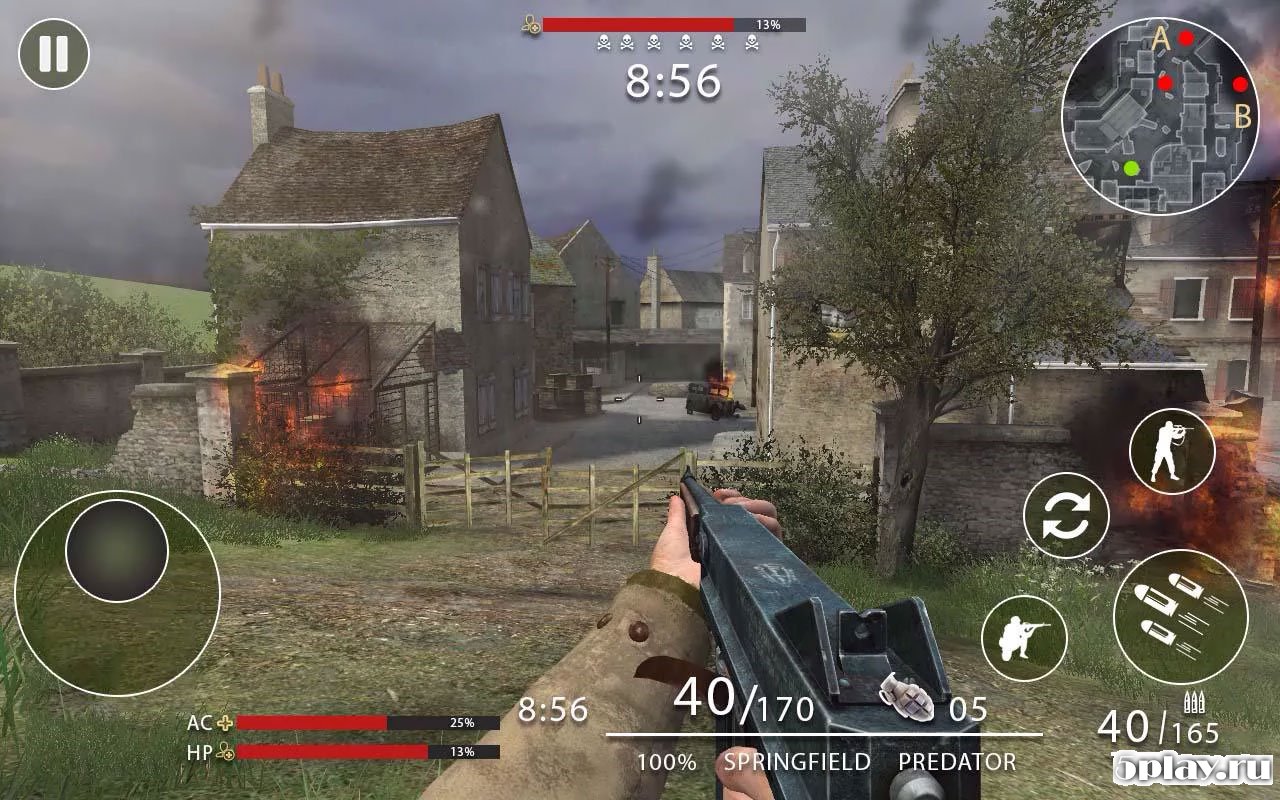This screenshot has width=1280, height=800.
Task: Tap the virtual movement joystick
Action: pyautogui.click(x=117, y=551)
